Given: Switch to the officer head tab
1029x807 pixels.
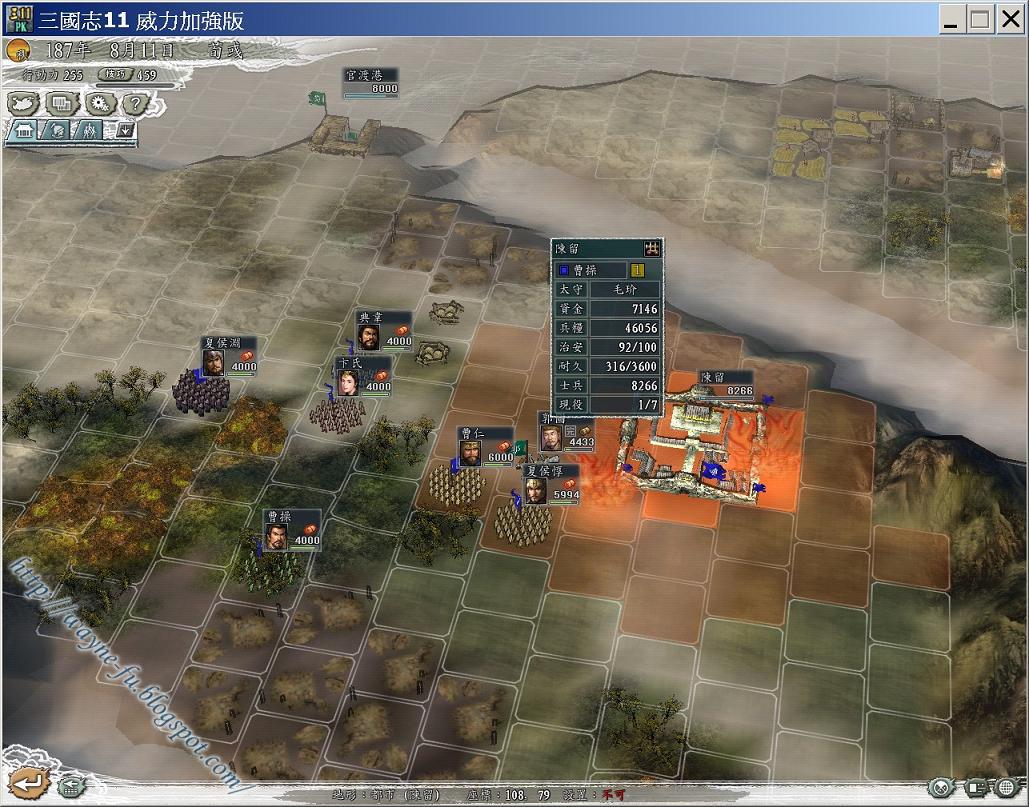Looking at the screenshot, I should [x=57, y=130].
